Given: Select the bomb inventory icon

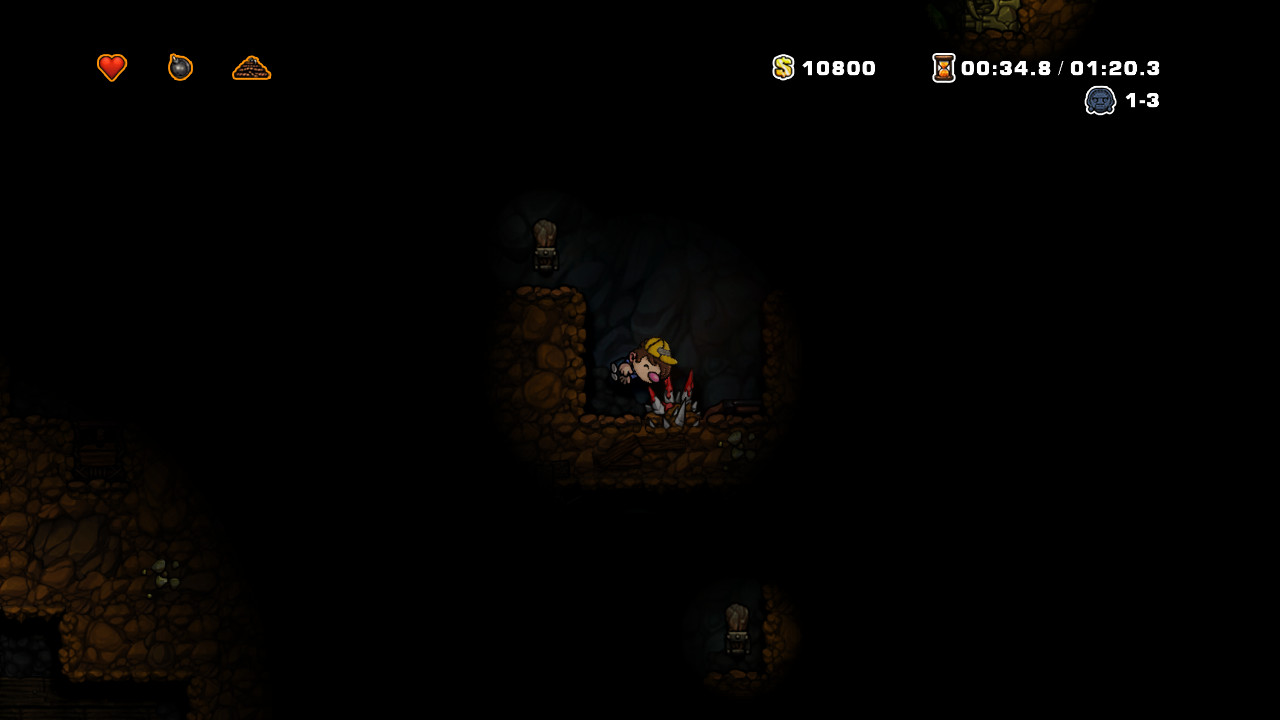Looking at the screenshot, I should point(180,67).
